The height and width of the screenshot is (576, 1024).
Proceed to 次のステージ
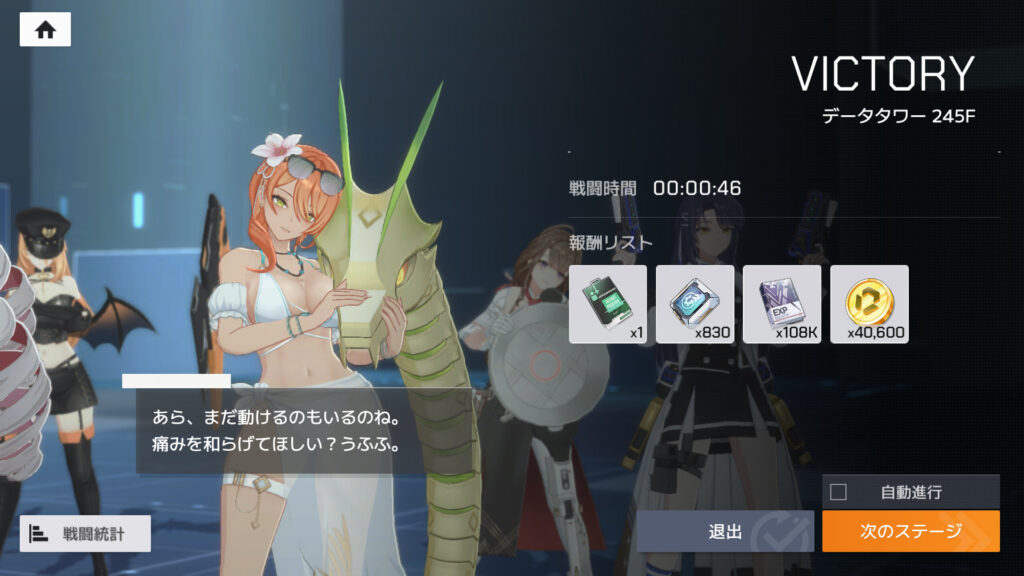coord(910,531)
